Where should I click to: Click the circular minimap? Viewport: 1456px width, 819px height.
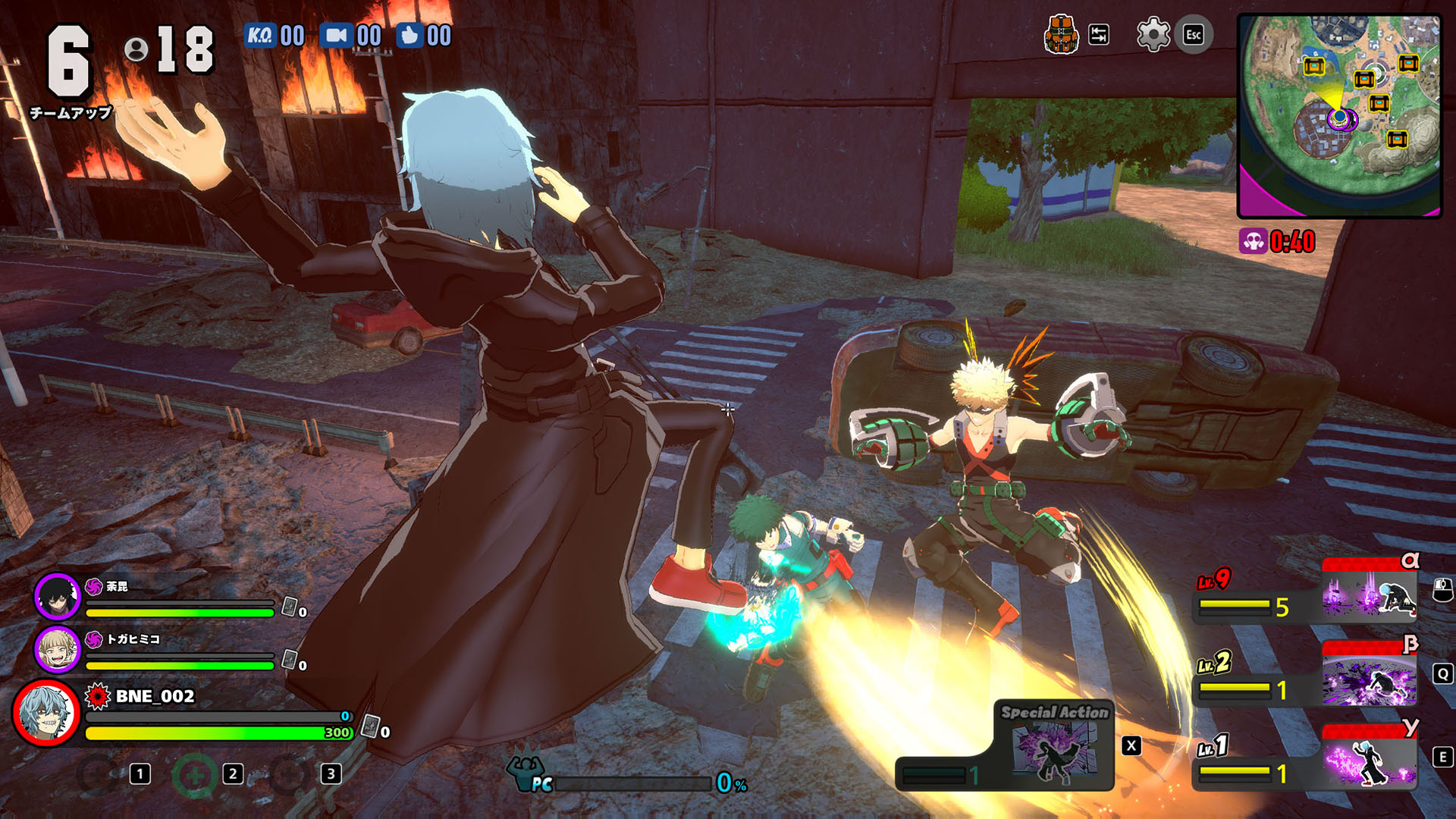pyautogui.click(x=1339, y=116)
